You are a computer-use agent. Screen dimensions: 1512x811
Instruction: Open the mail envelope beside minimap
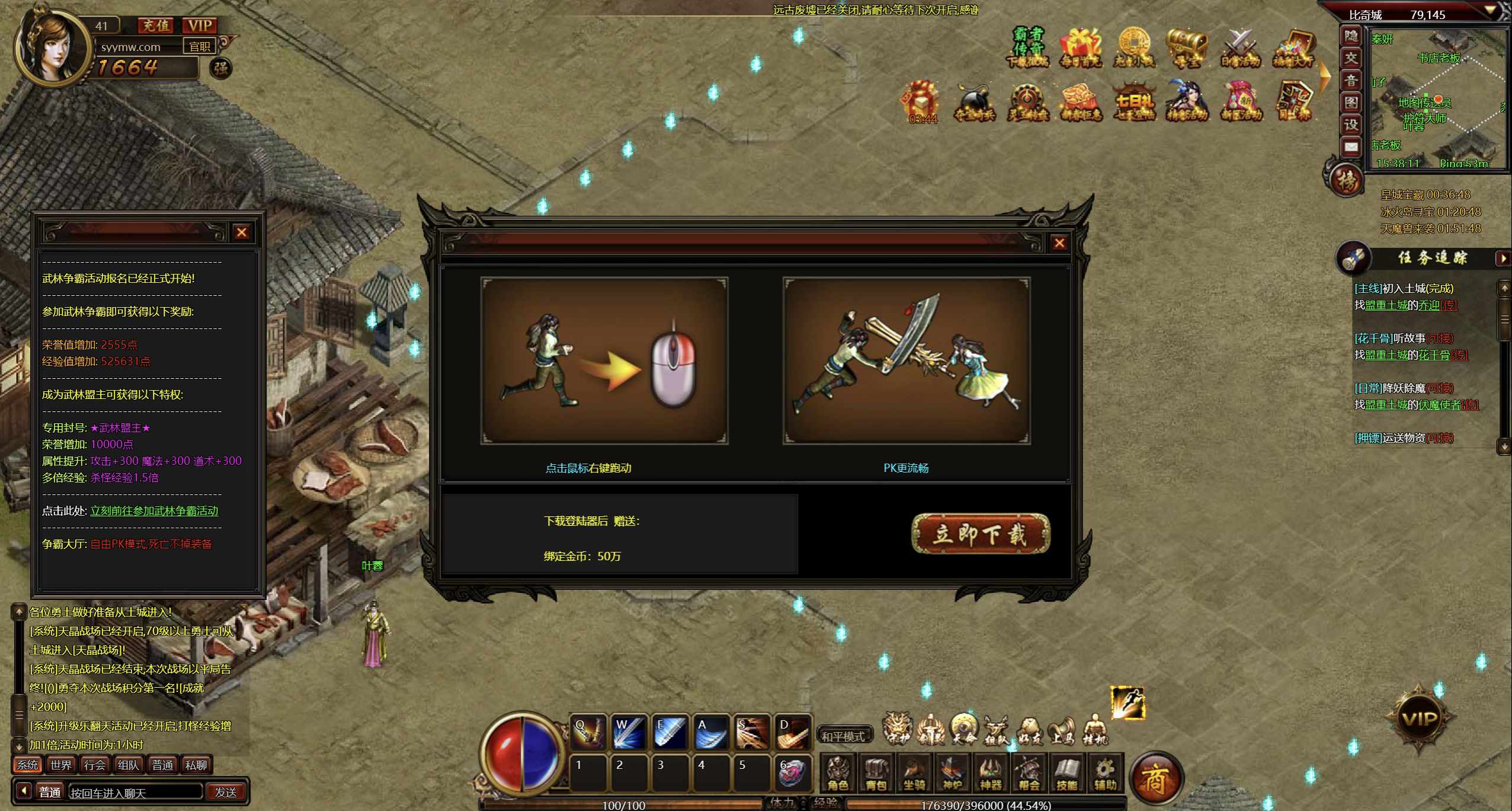point(1351,147)
